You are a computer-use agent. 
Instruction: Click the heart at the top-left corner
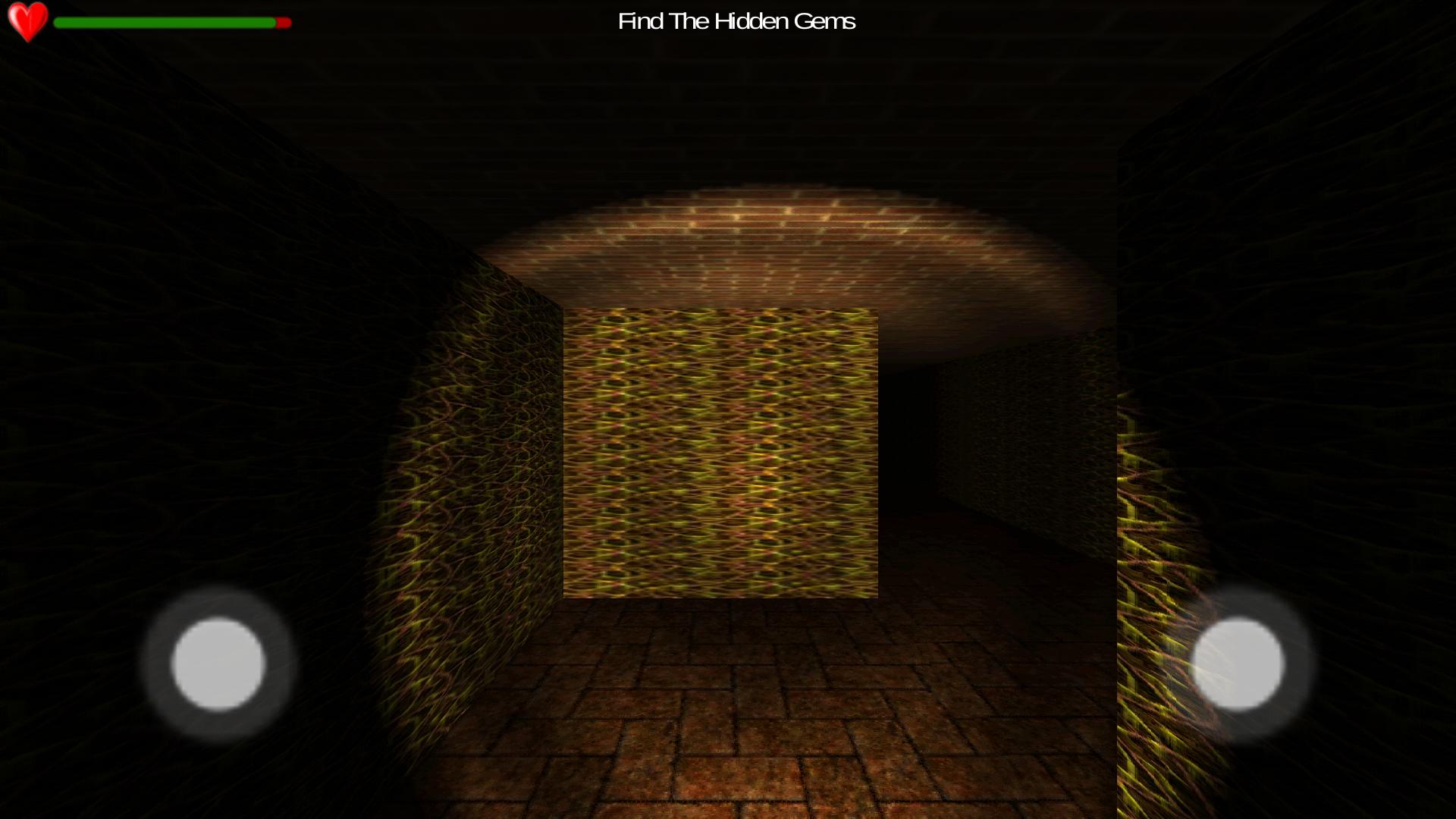pyautogui.click(x=28, y=21)
